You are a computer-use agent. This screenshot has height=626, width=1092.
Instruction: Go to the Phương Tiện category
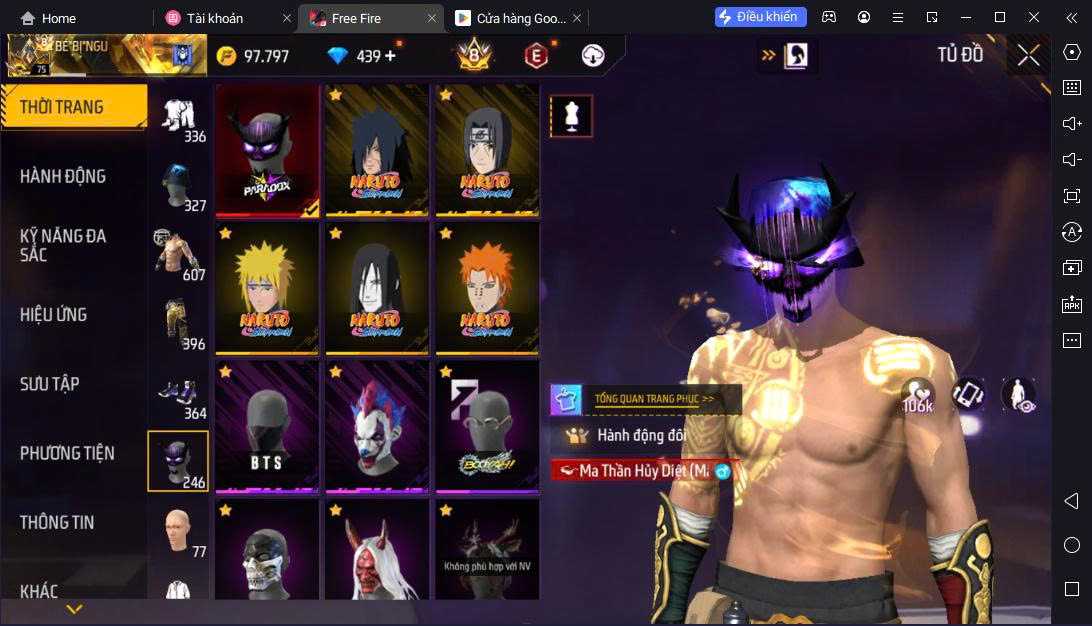[67, 453]
